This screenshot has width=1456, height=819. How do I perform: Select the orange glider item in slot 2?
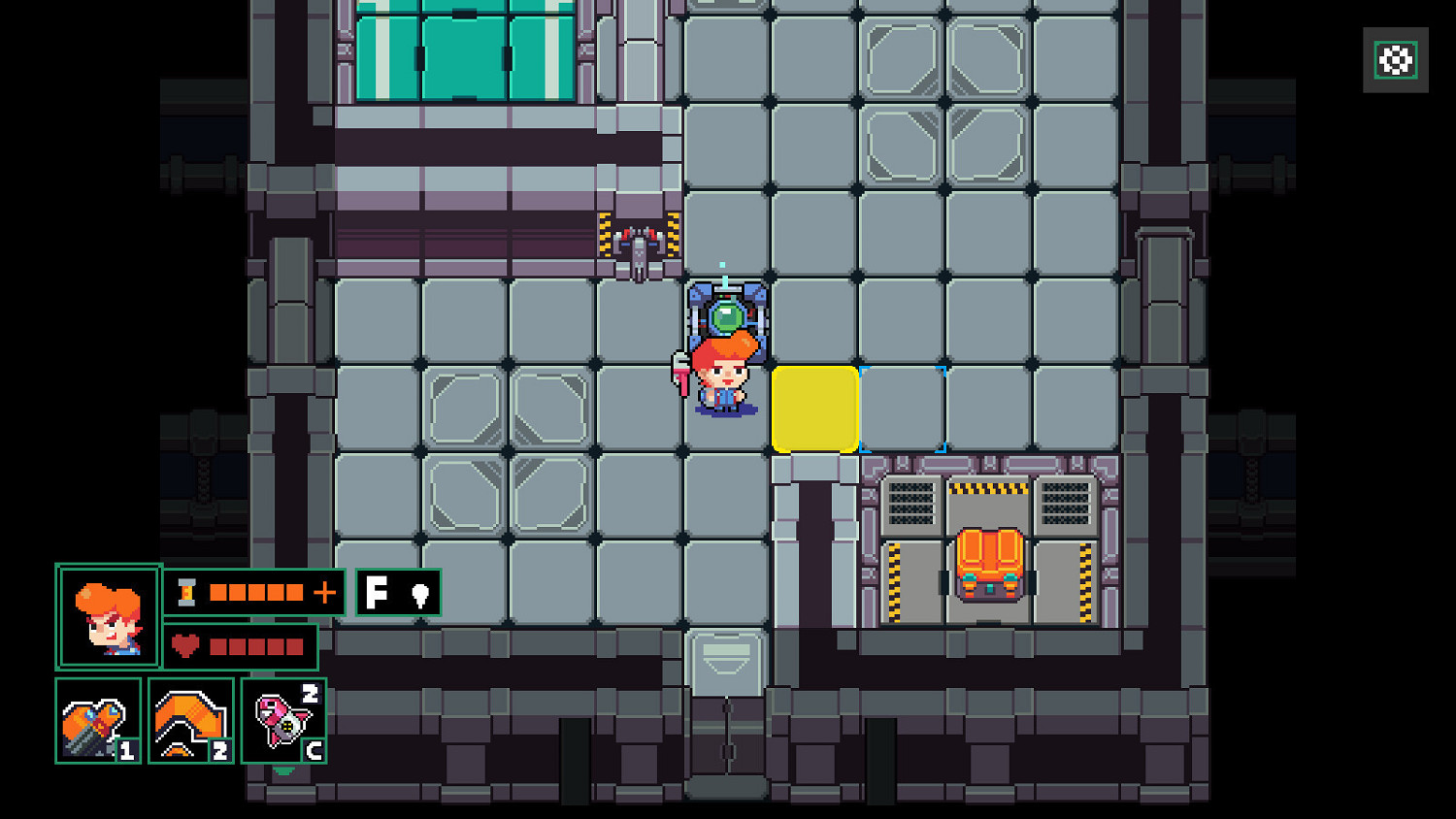point(191,718)
